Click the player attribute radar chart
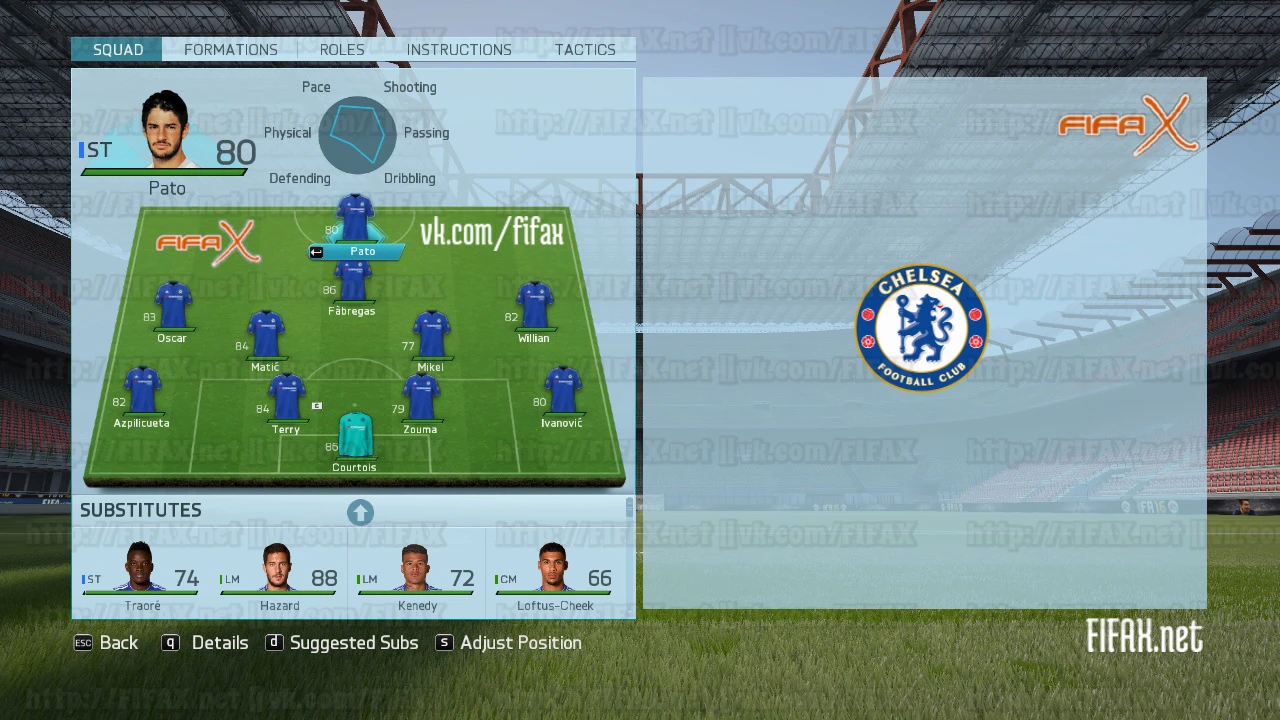 (357, 135)
